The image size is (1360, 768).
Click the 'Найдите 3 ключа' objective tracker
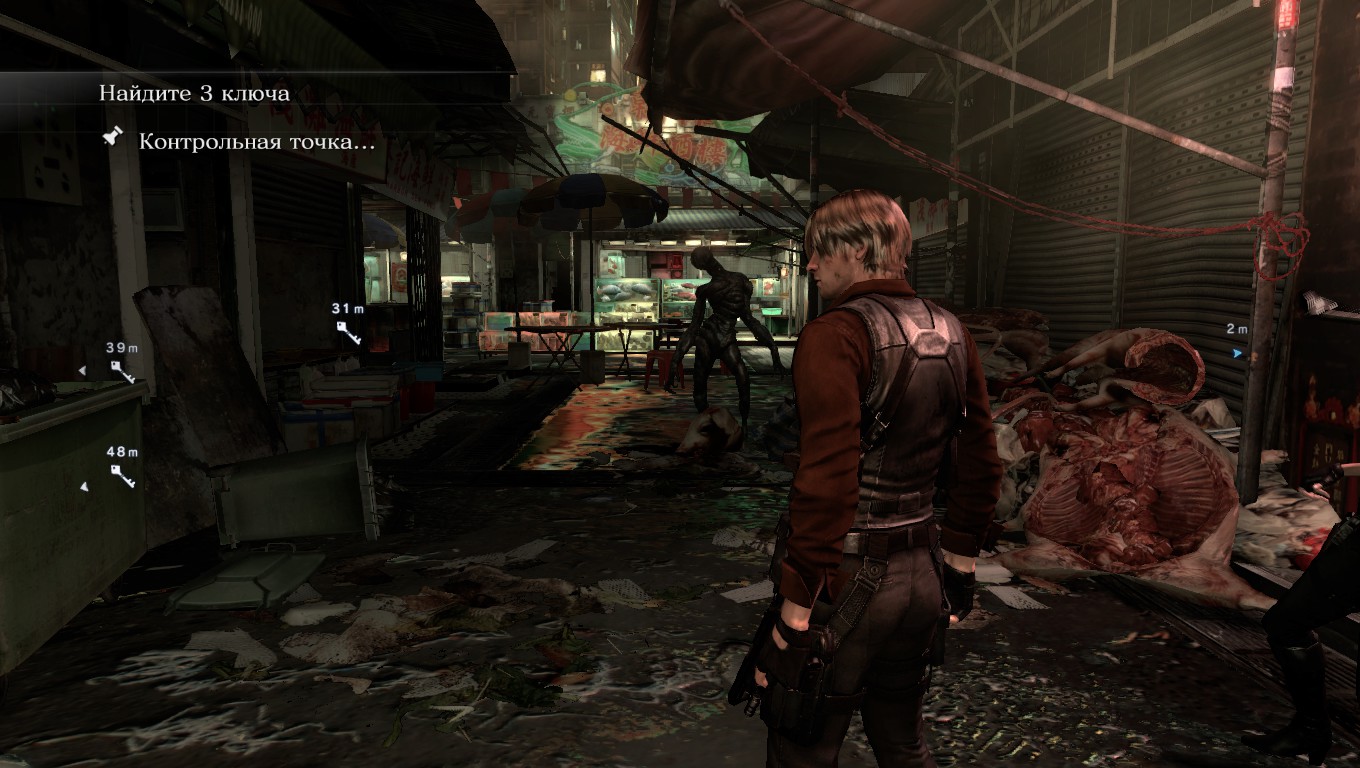click(x=194, y=94)
